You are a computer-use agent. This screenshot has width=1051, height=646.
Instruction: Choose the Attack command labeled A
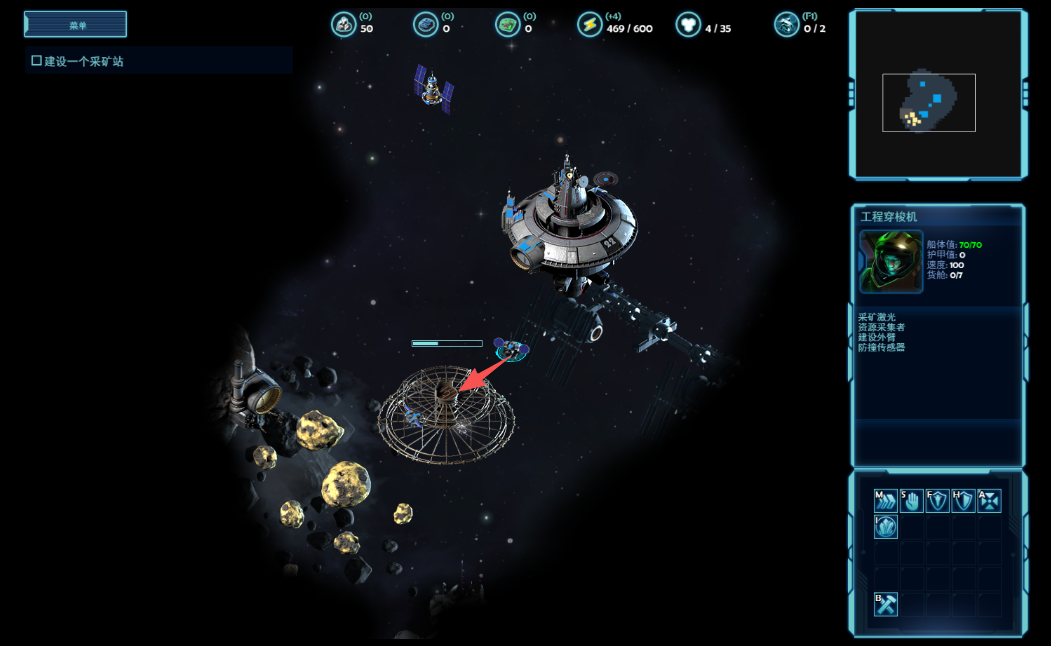tap(989, 500)
